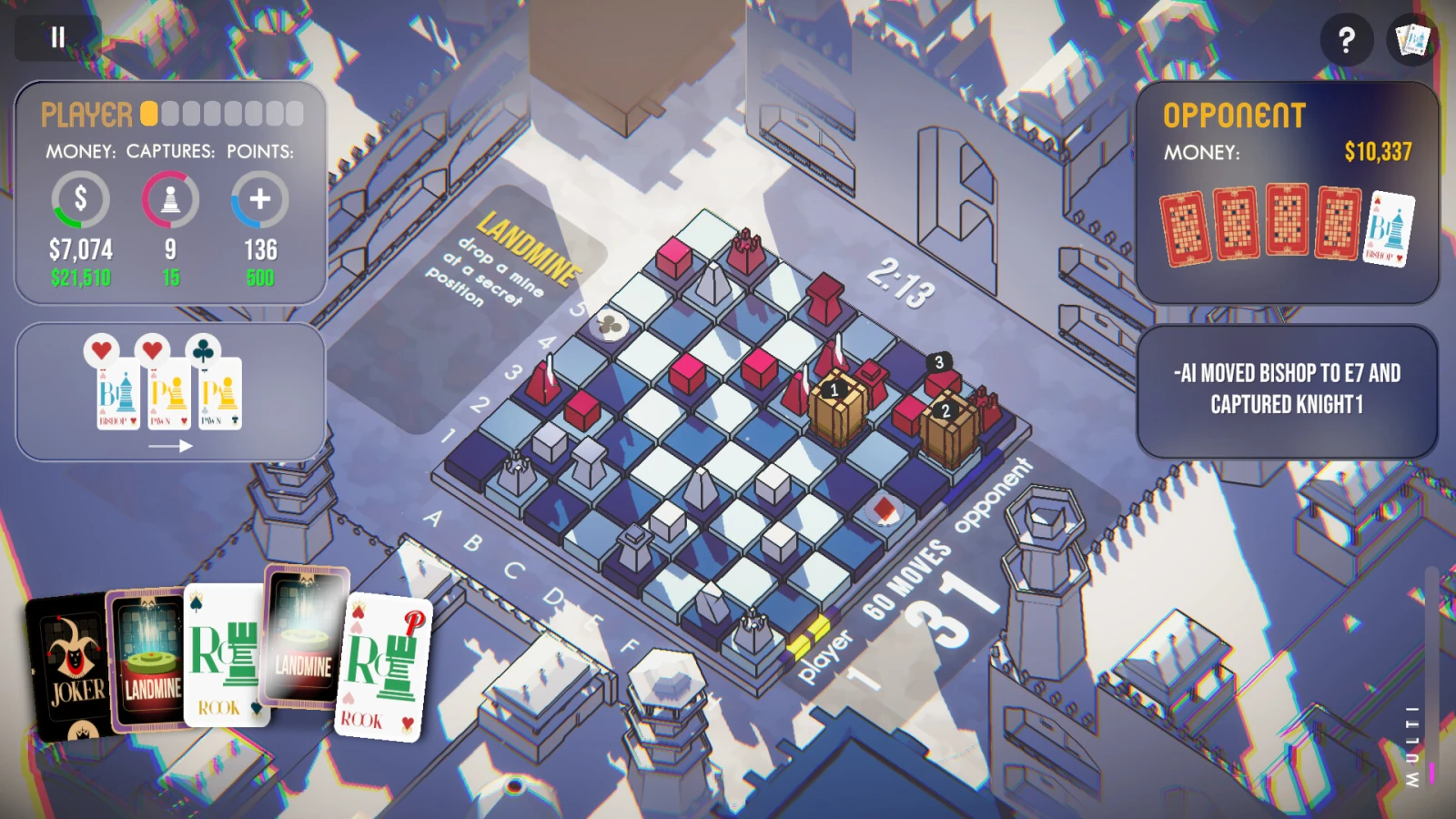Click the Bishop of hearts queue card
The height and width of the screenshot is (819, 1456).
(x=117, y=393)
